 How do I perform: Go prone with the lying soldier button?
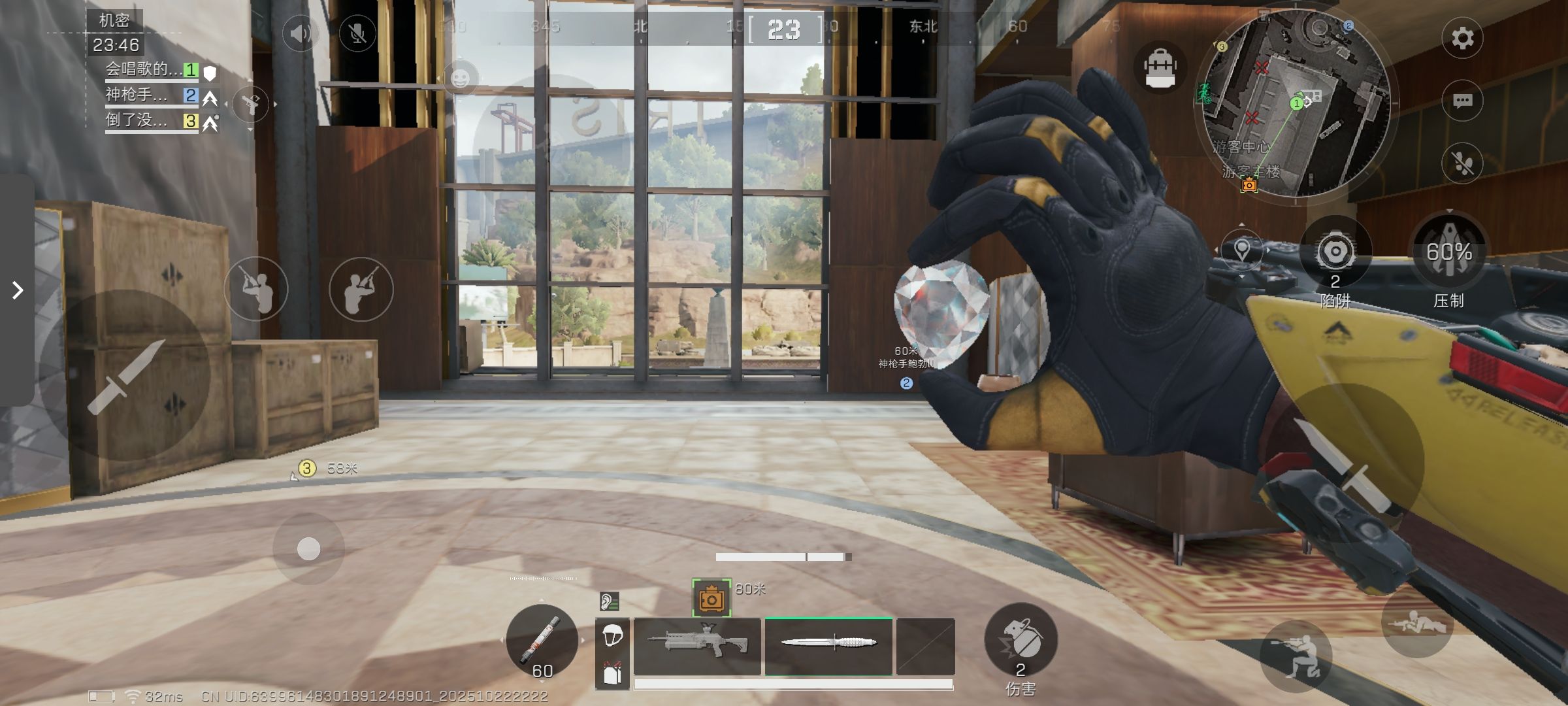[1416, 622]
